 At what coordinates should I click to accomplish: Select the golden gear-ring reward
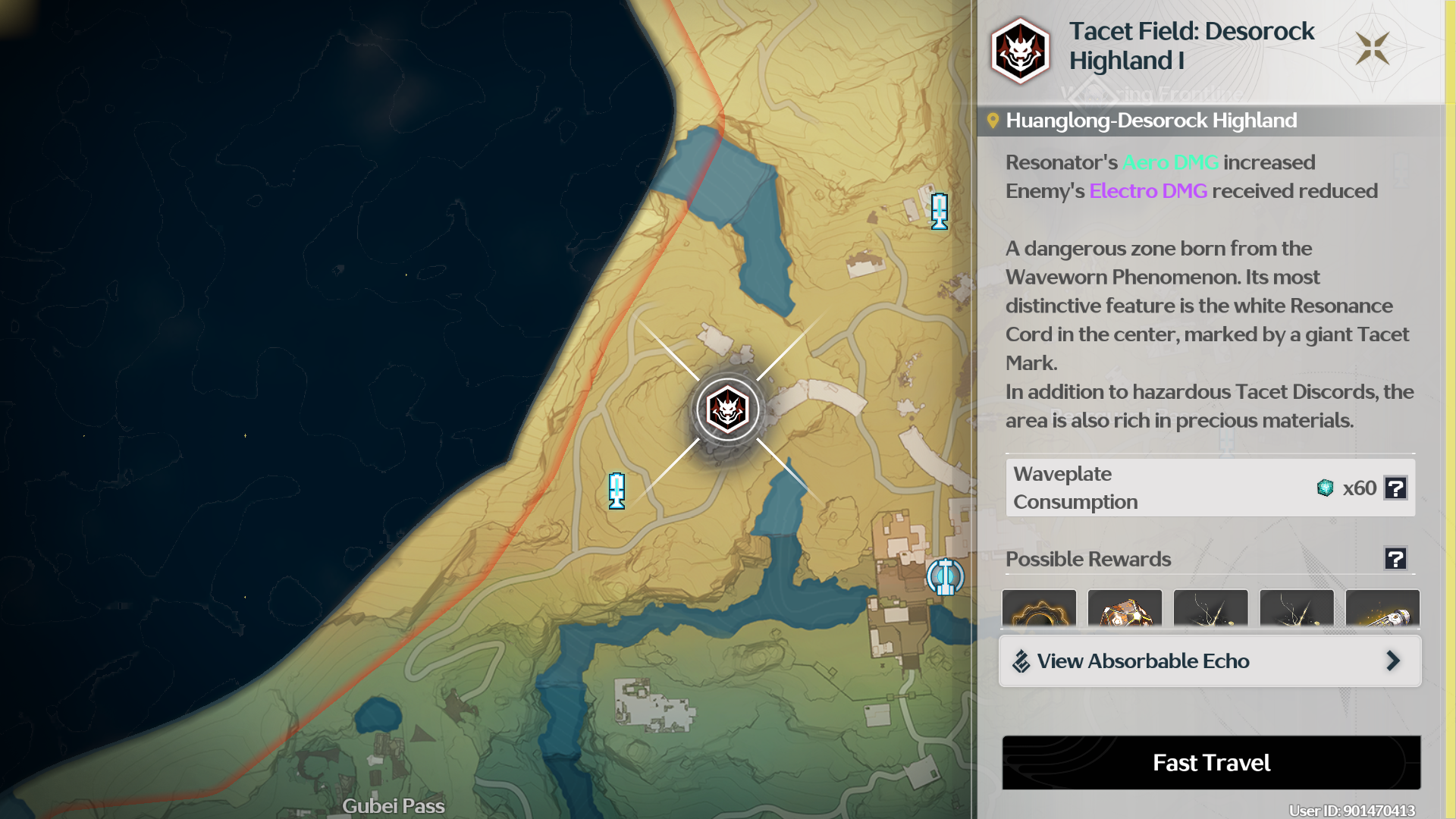pyautogui.click(x=1039, y=609)
